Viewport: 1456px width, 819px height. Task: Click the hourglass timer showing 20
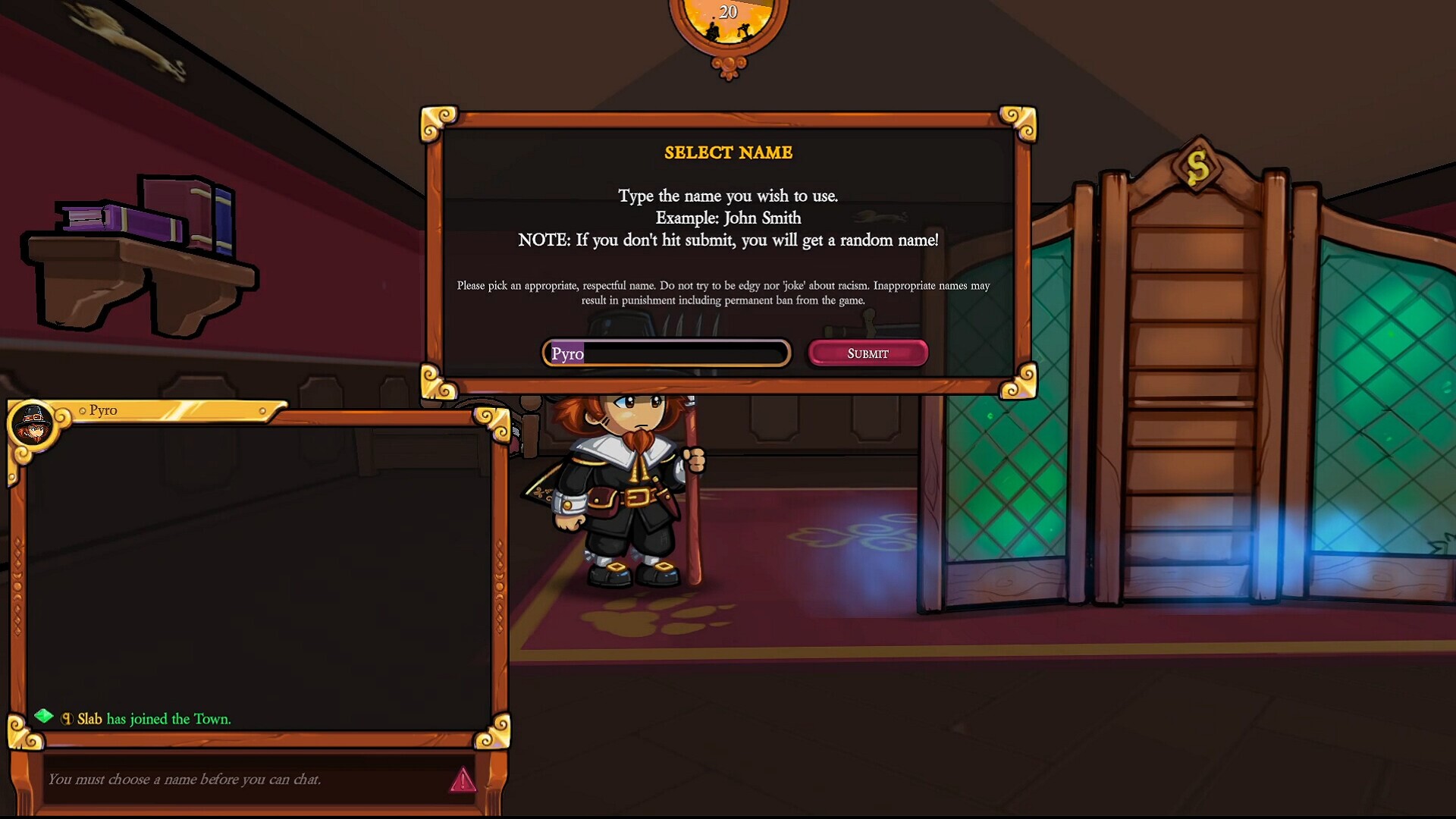click(729, 14)
